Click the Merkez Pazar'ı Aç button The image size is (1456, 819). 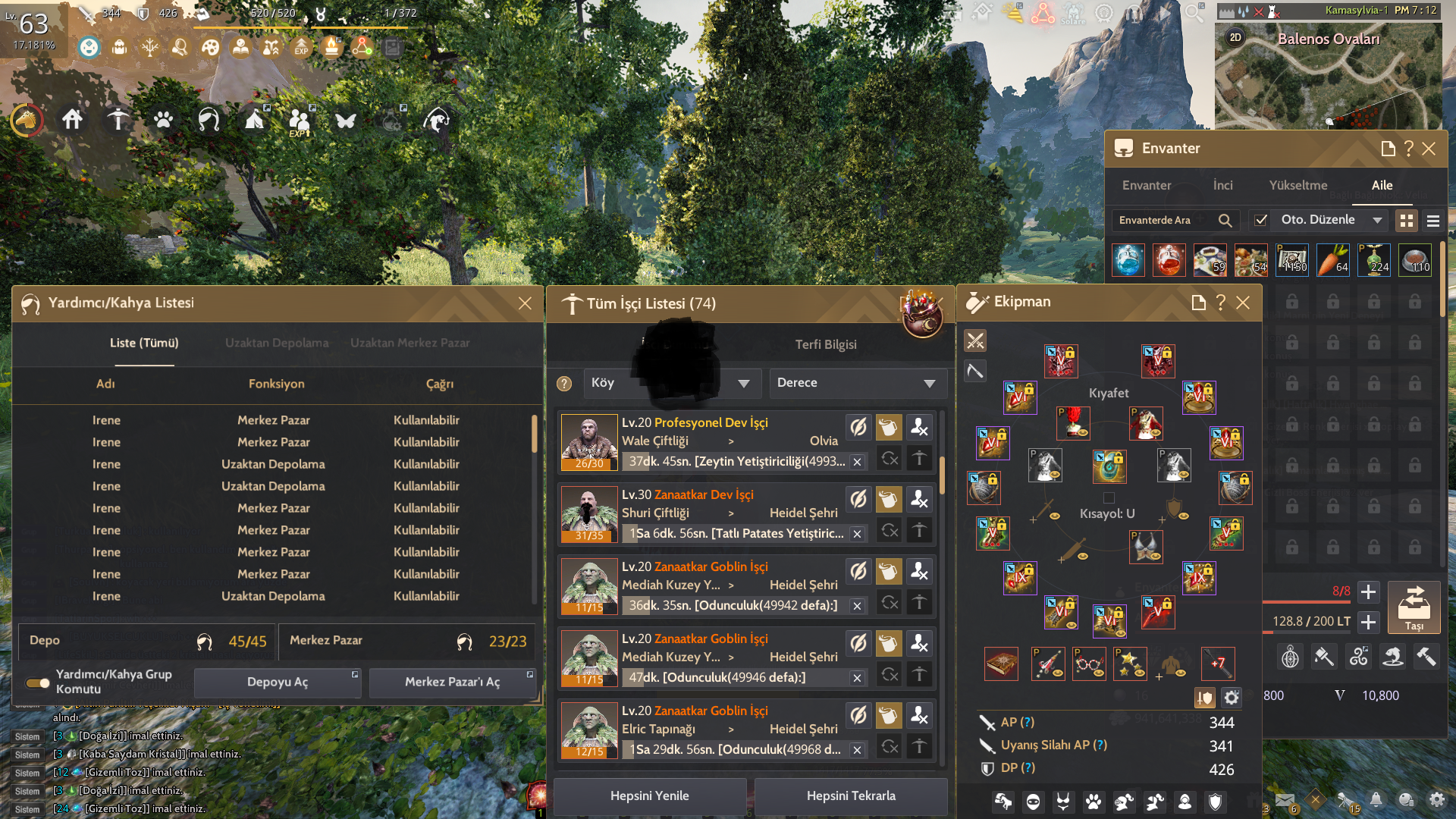point(452,682)
